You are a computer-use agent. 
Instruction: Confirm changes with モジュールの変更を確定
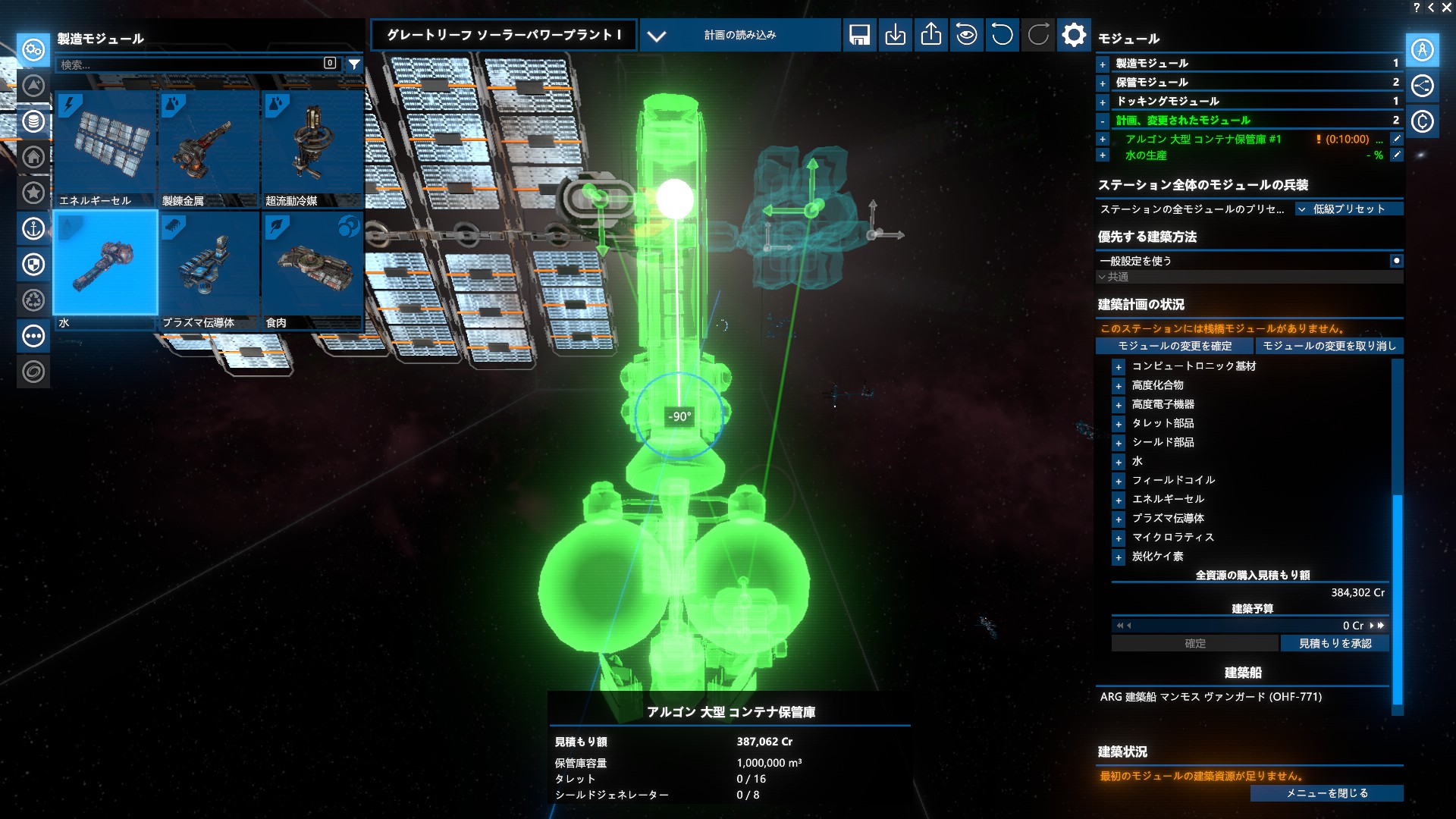tap(1175, 346)
